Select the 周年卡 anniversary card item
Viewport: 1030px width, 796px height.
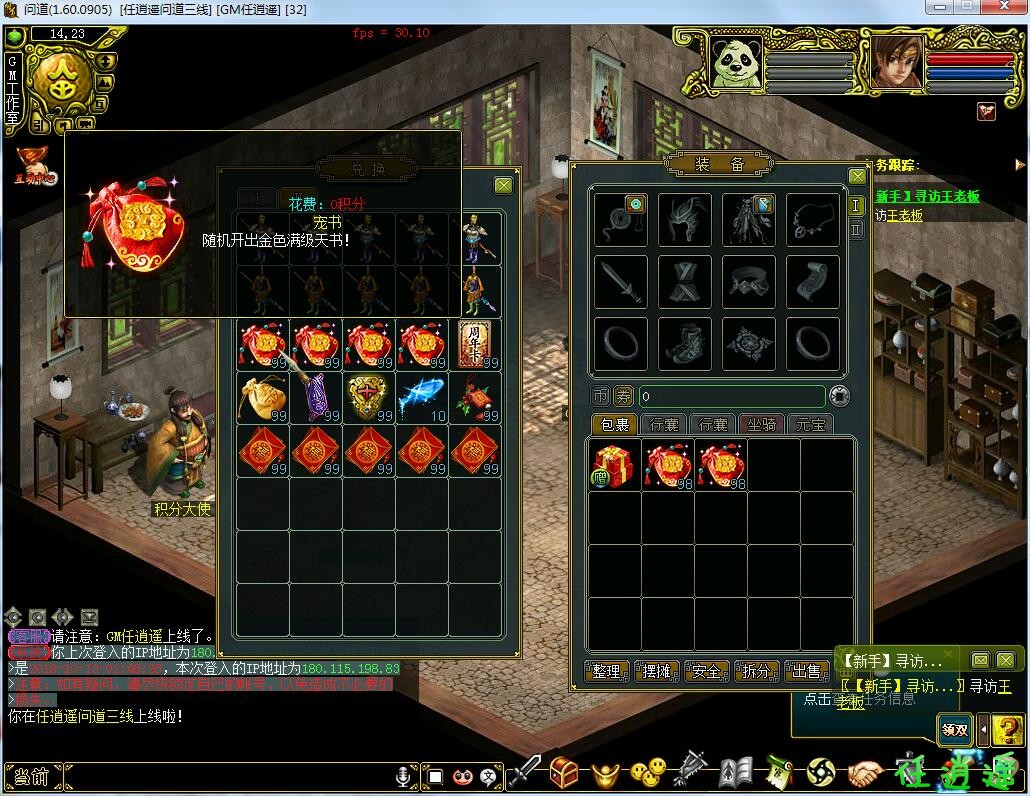pos(475,345)
